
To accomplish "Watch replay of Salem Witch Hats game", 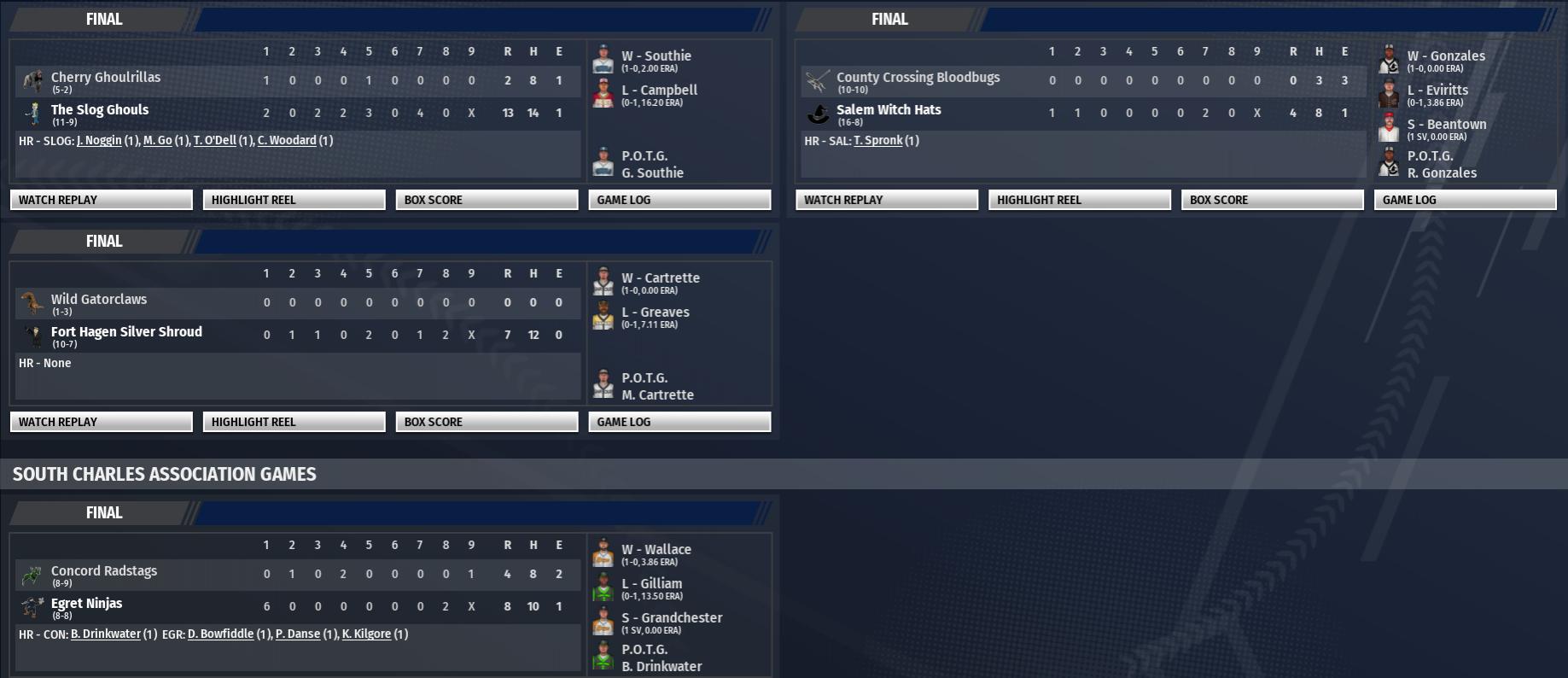I will pyautogui.click(x=886, y=200).
